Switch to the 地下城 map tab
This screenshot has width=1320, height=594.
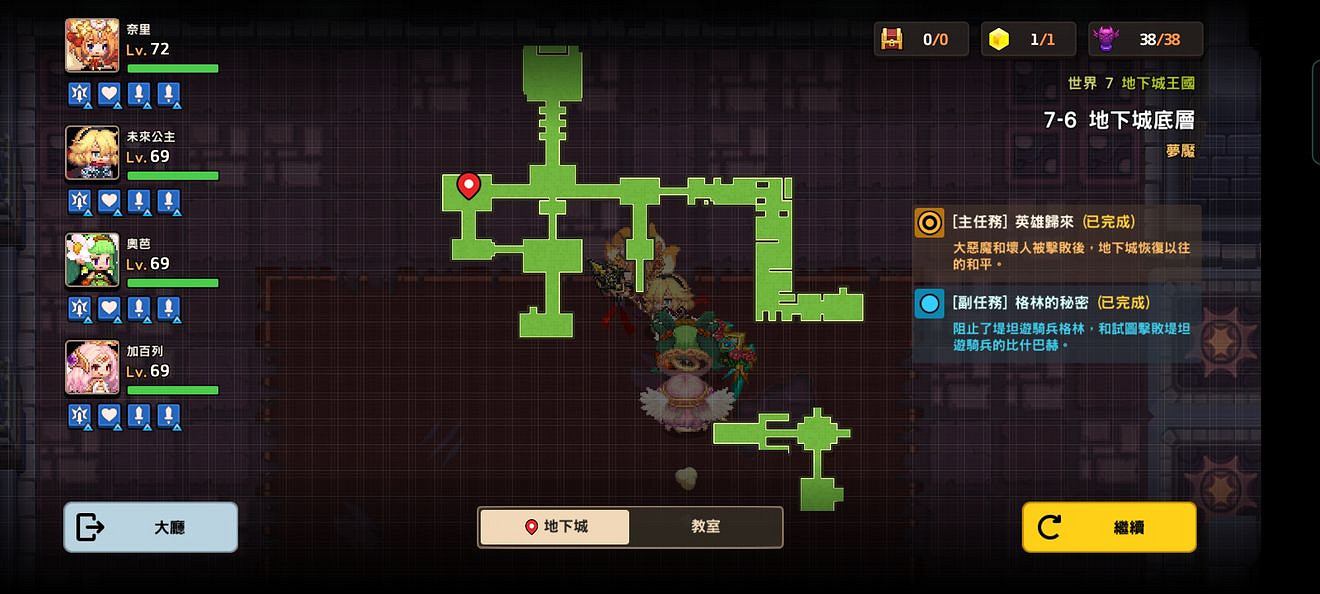[x=555, y=527]
